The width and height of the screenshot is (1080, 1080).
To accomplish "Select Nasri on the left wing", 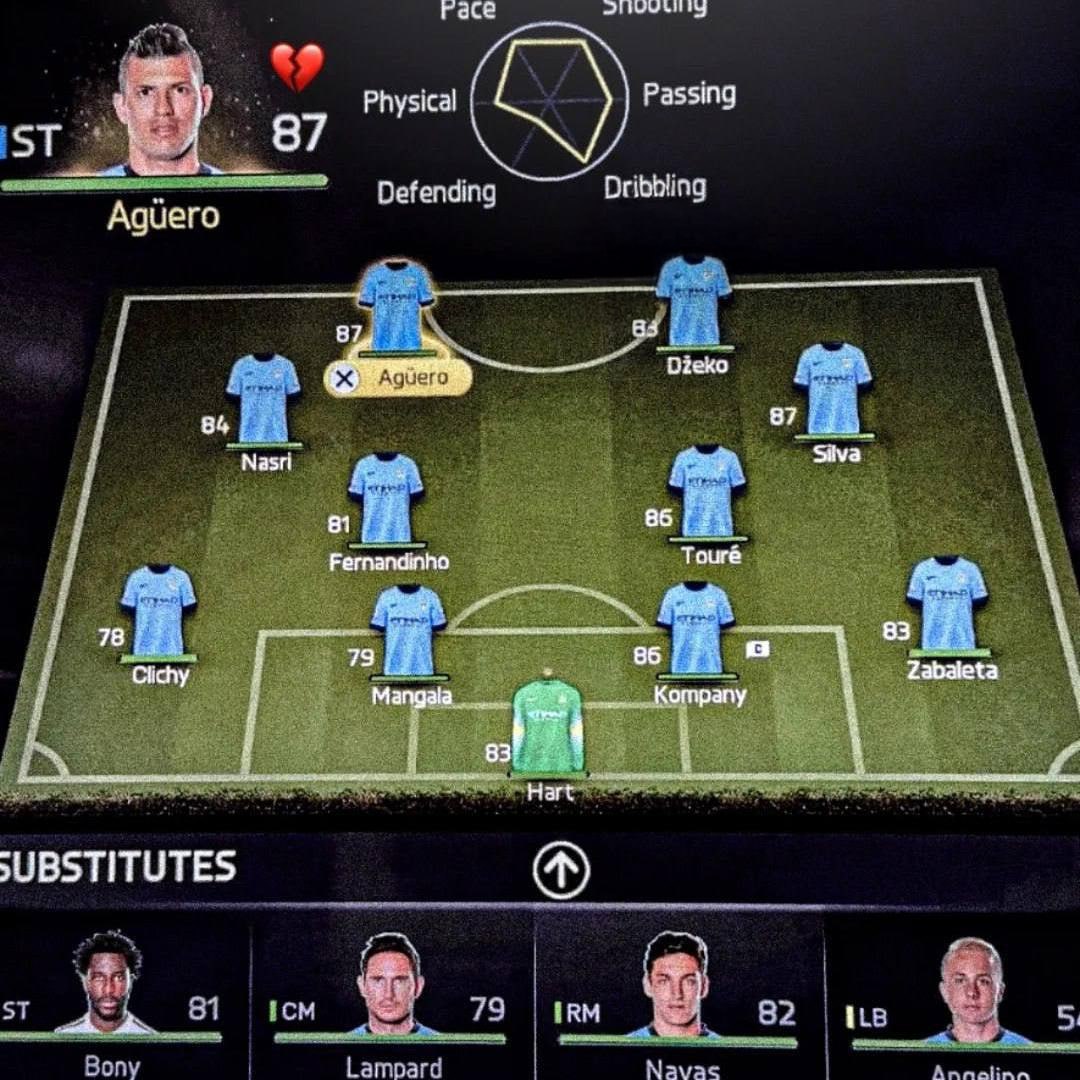I will (x=263, y=399).
